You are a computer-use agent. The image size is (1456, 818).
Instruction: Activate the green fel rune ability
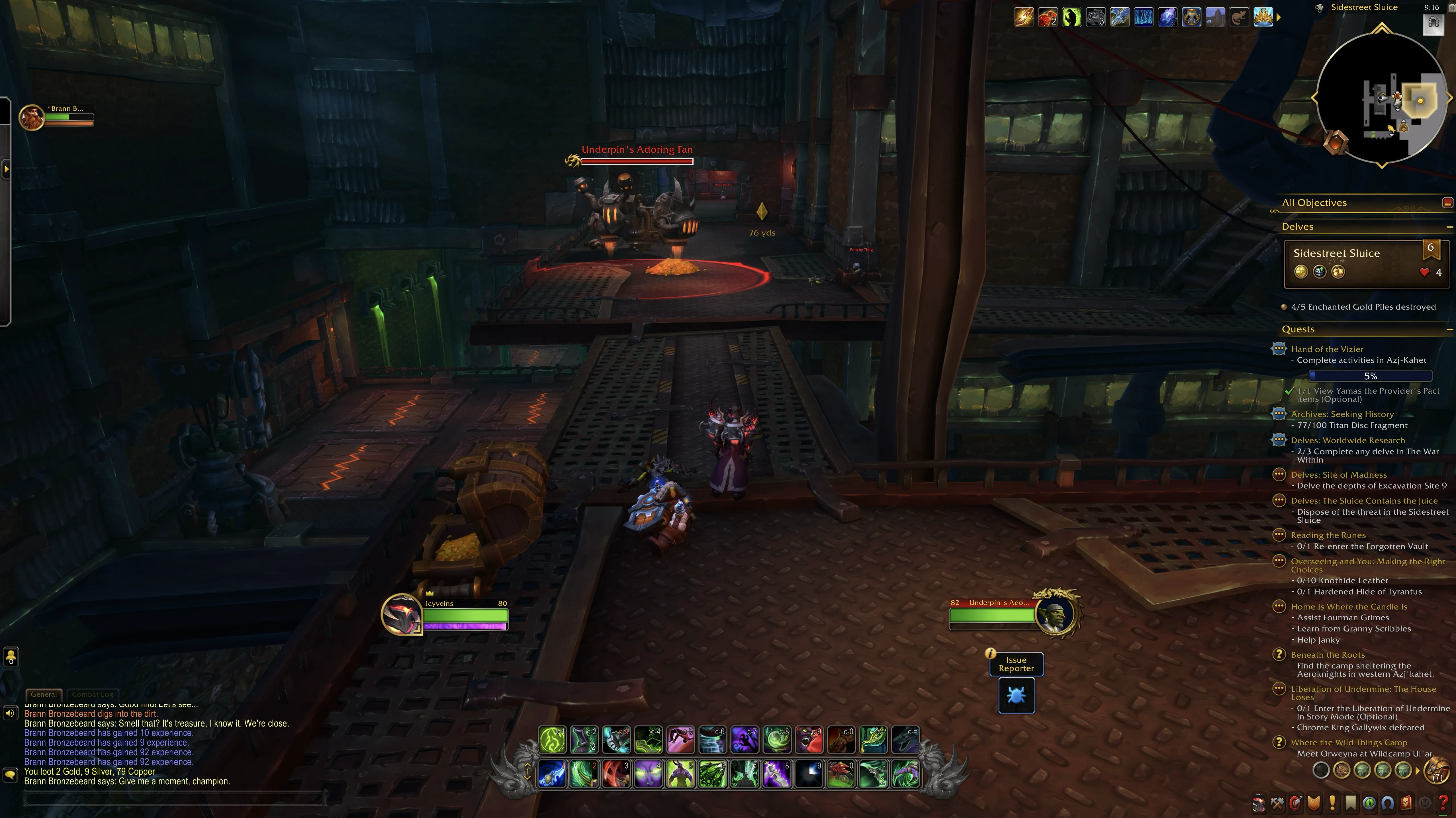tap(552, 740)
